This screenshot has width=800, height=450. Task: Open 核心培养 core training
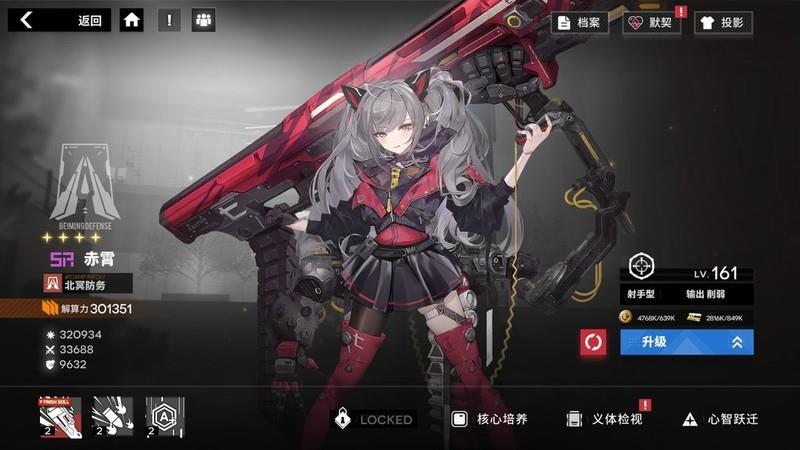488,420
